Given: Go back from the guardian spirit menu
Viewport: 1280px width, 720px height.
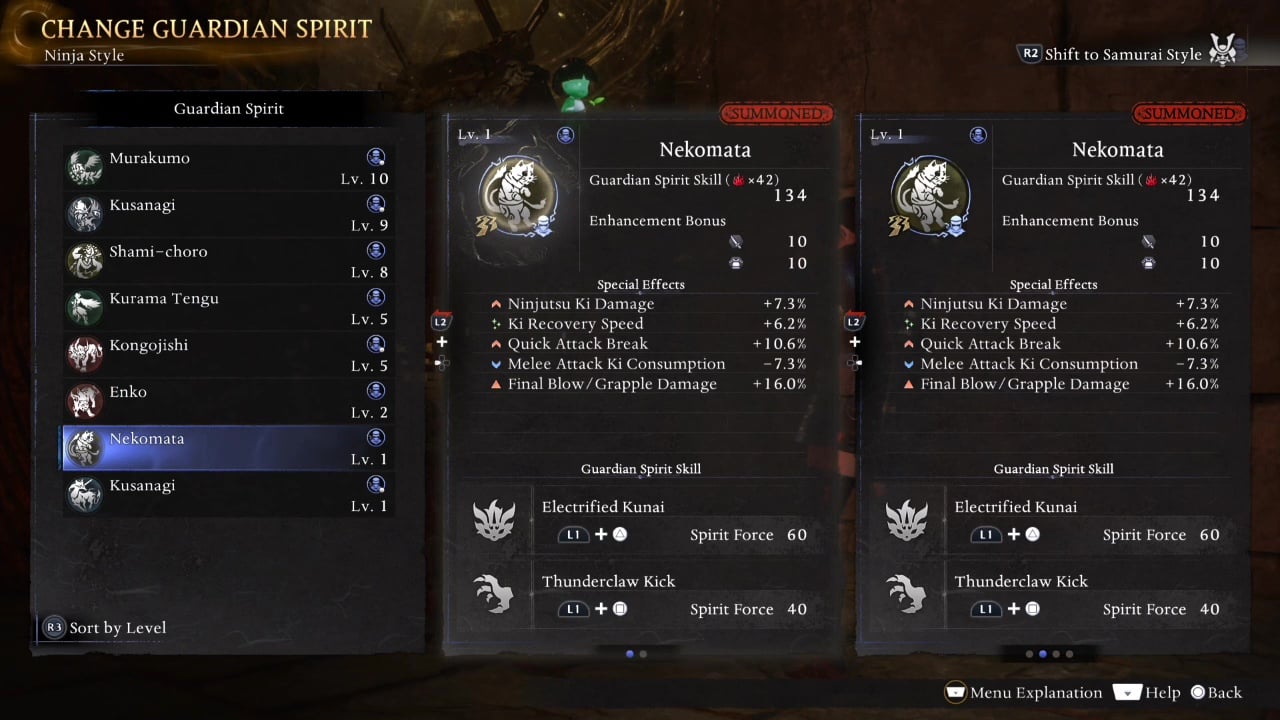Looking at the screenshot, I should (x=1215, y=692).
